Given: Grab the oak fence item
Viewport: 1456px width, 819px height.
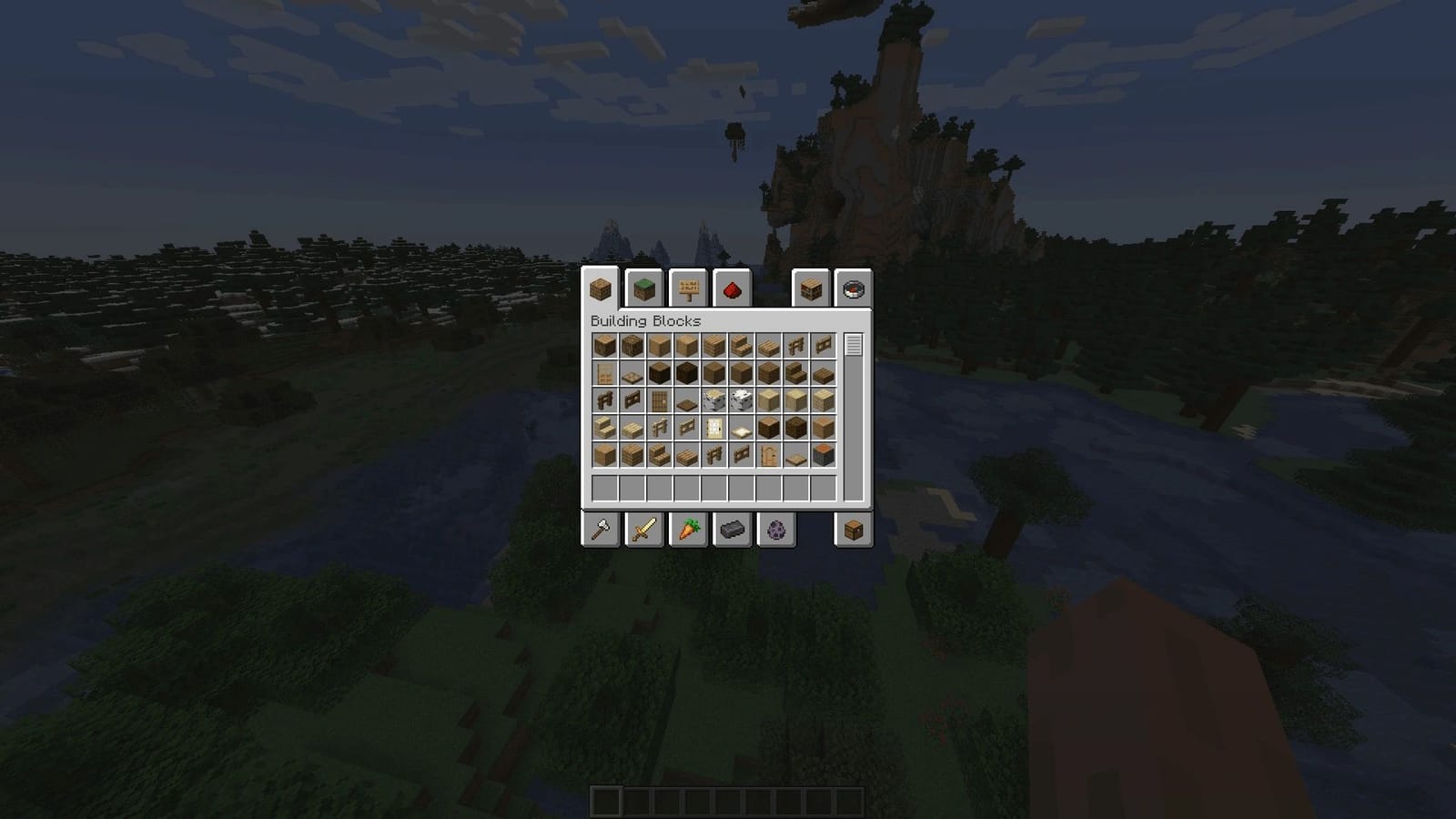Looking at the screenshot, I should pyautogui.click(x=796, y=345).
